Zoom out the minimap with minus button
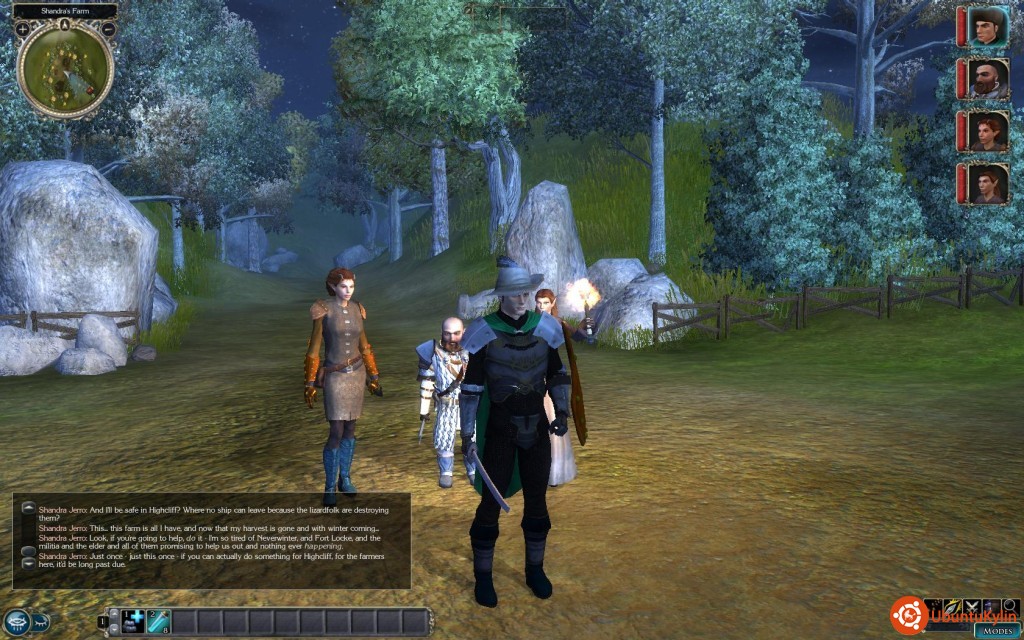The image size is (1024, 640). point(108,29)
